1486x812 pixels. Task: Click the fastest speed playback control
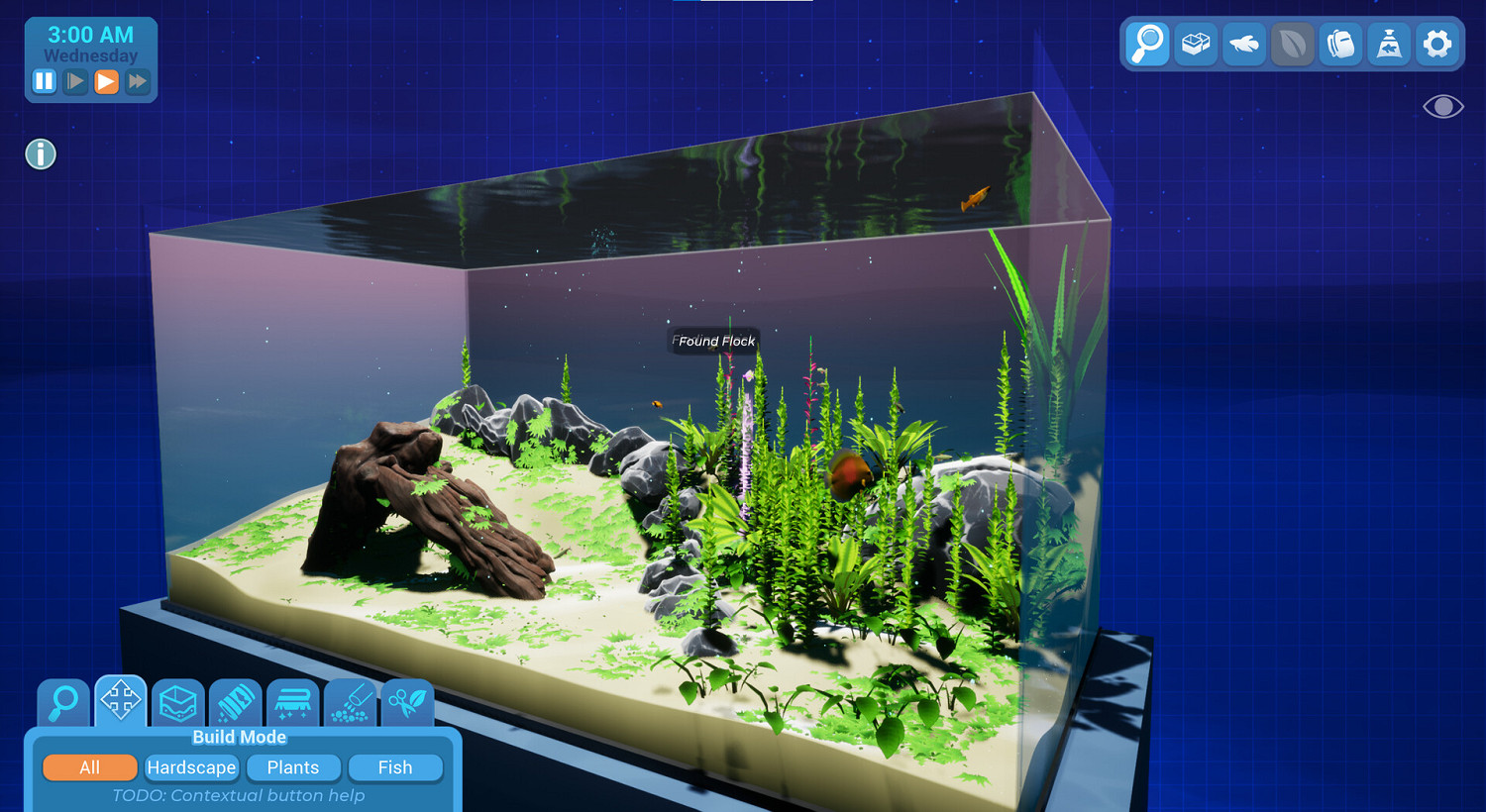[138, 81]
